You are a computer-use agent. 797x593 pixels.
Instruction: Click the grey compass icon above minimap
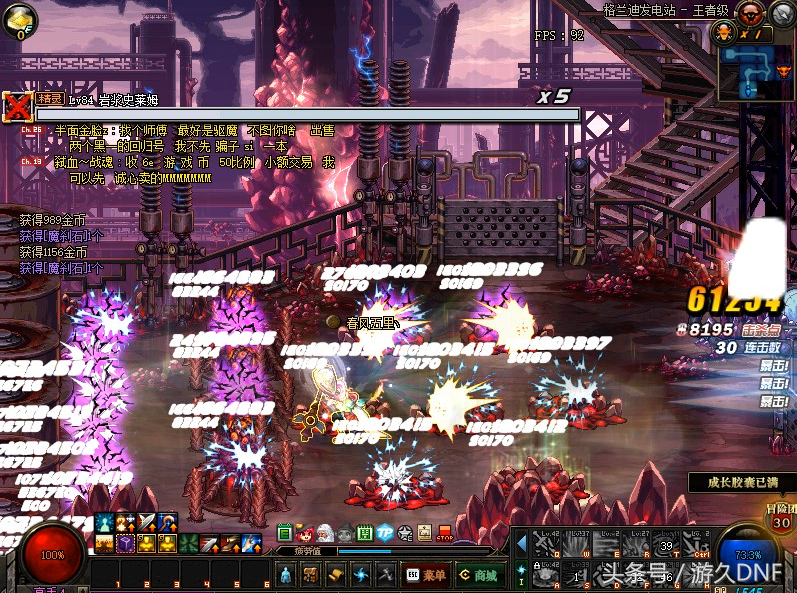(x=781, y=13)
